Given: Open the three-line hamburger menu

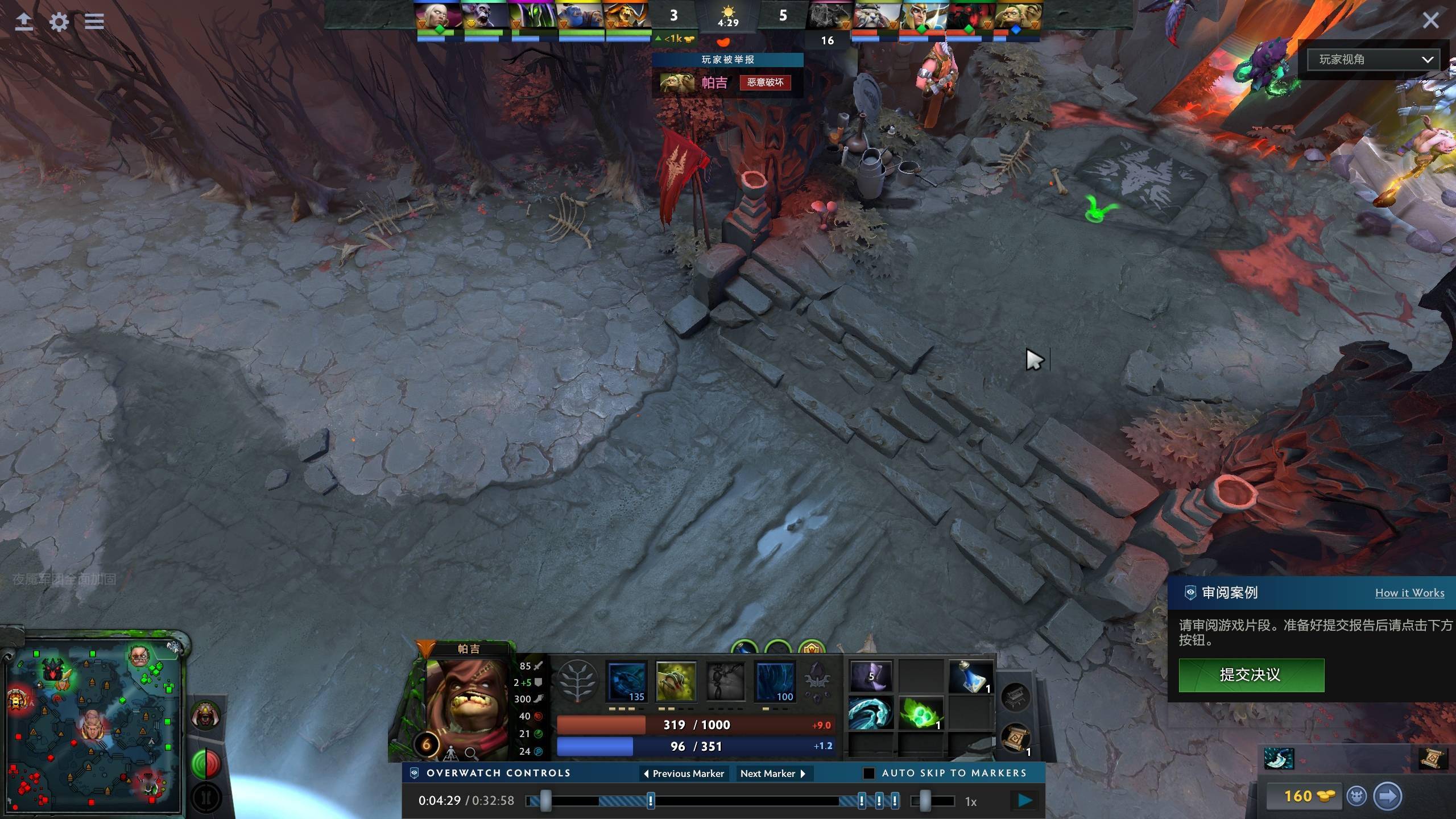Looking at the screenshot, I should click(94, 22).
